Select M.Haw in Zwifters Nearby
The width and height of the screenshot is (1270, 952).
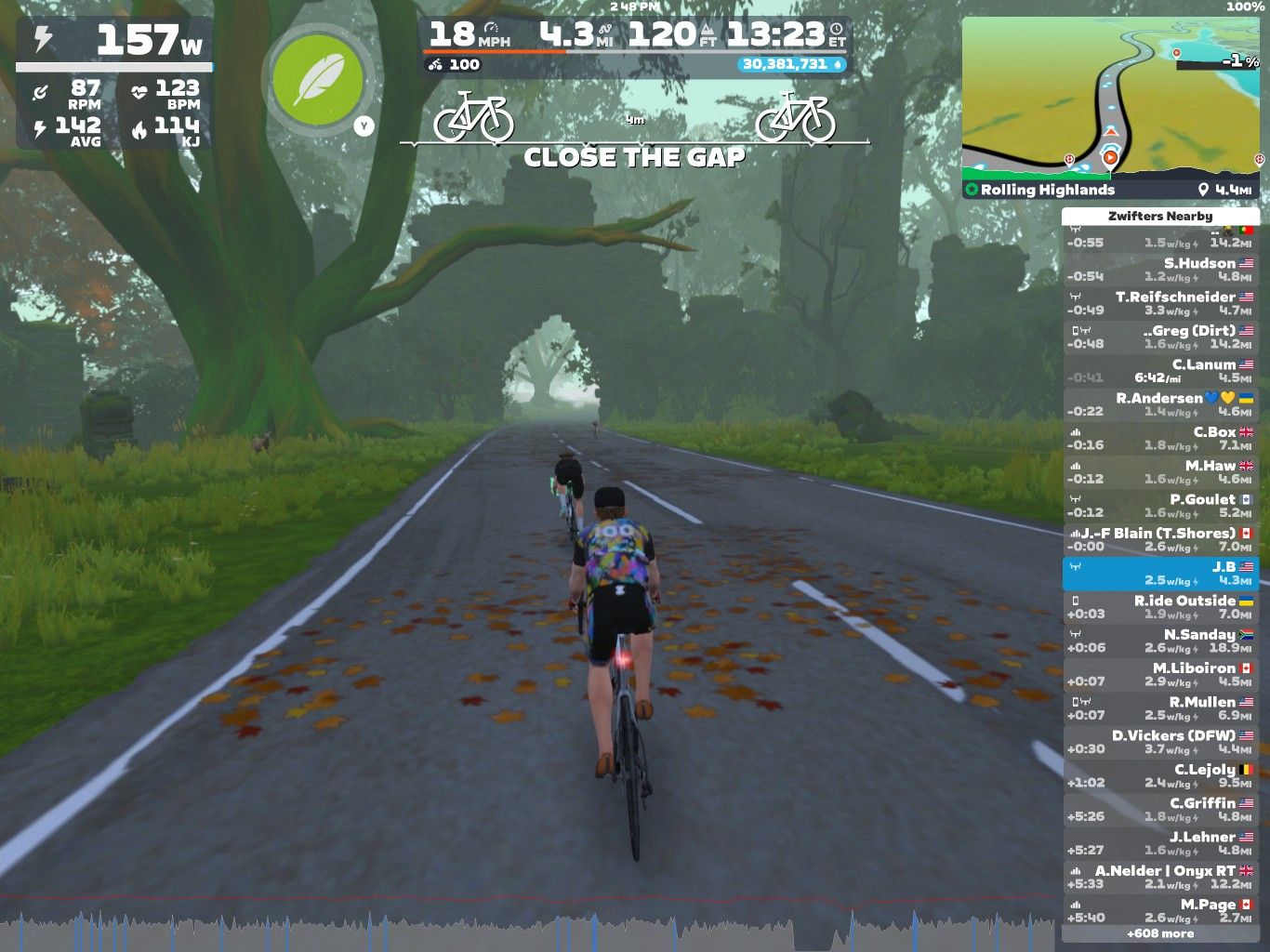(x=1160, y=471)
